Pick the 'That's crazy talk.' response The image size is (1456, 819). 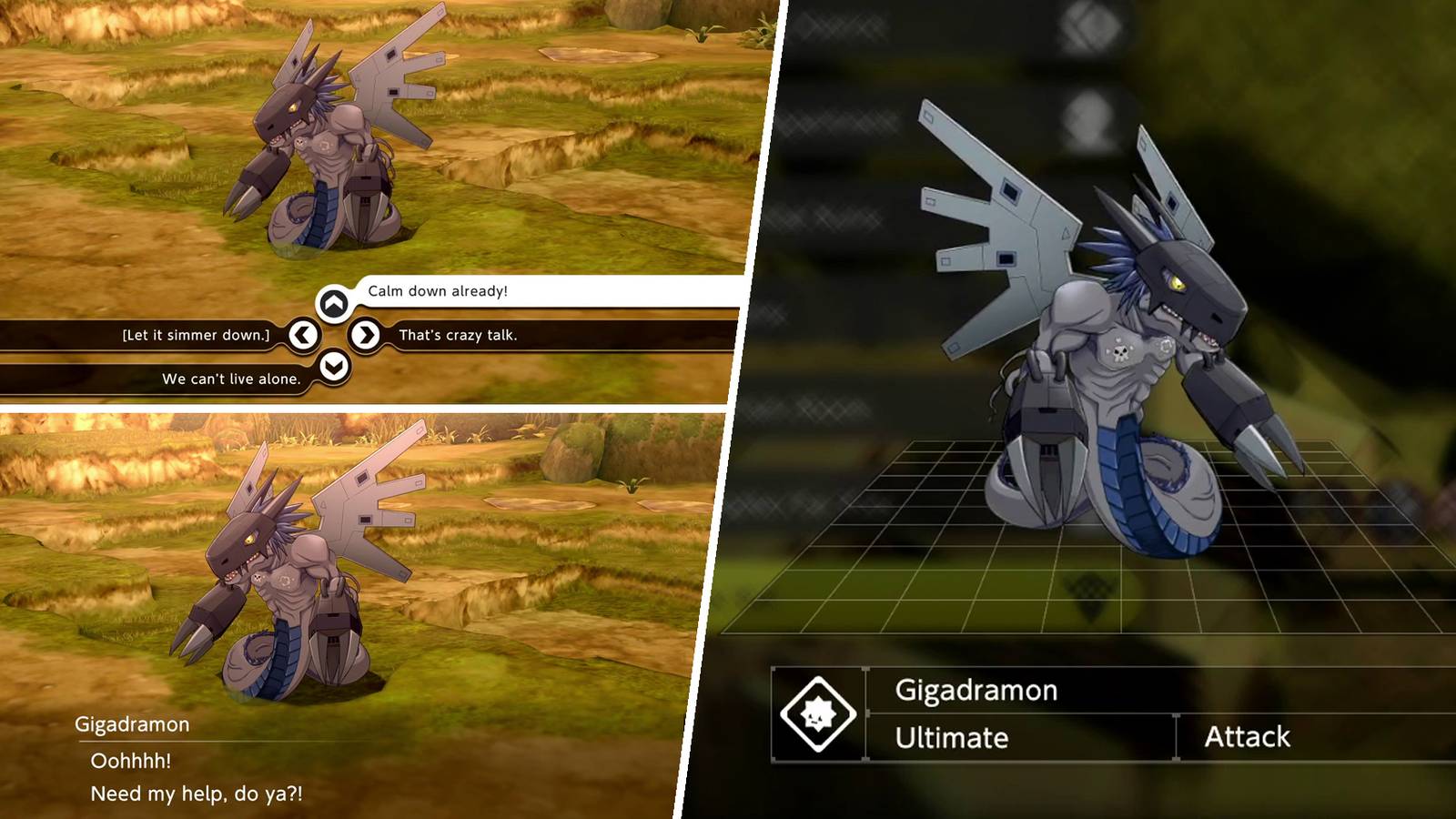click(x=458, y=333)
